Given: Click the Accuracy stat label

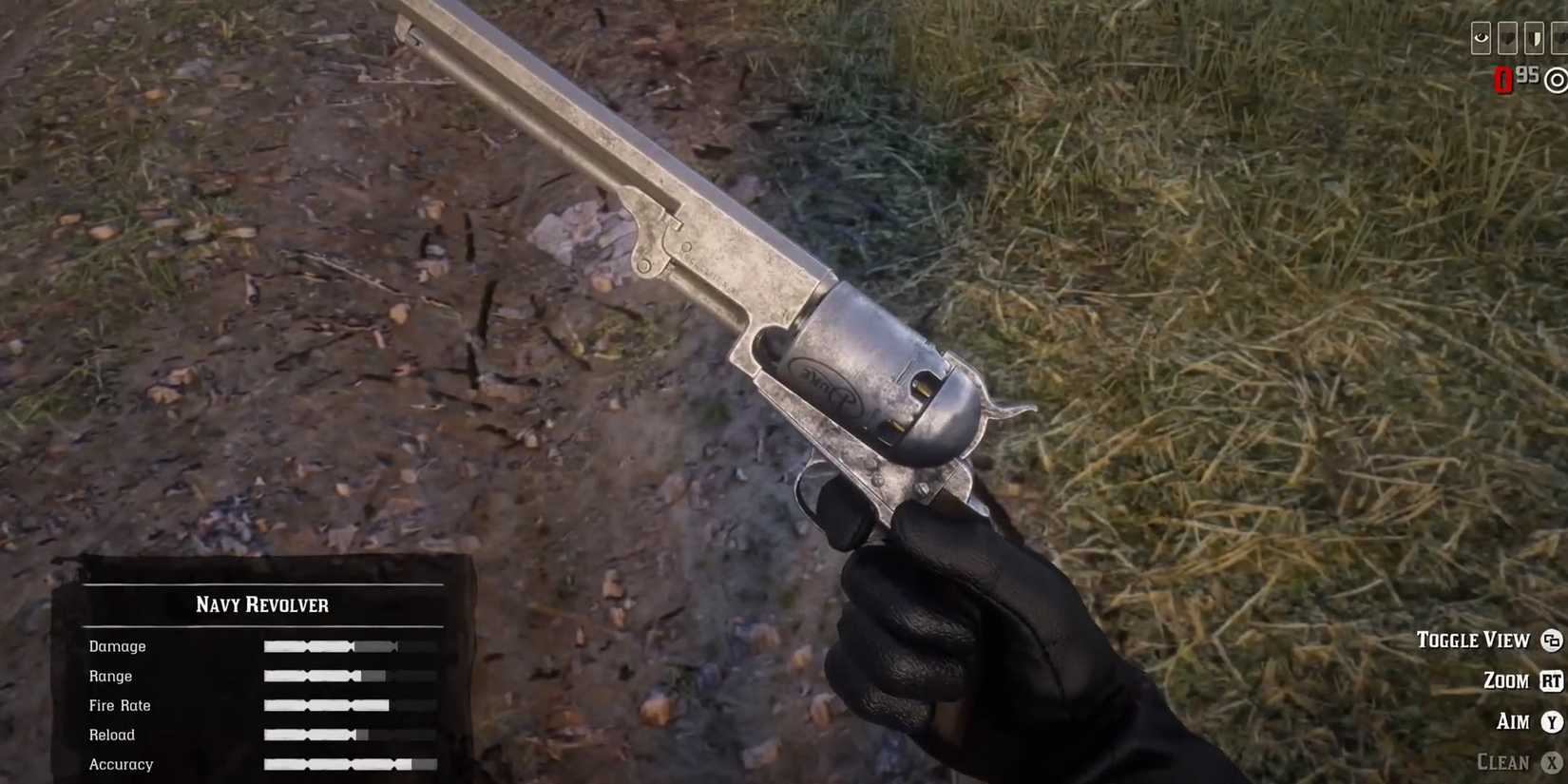Looking at the screenshot, I should click(121, 764).
